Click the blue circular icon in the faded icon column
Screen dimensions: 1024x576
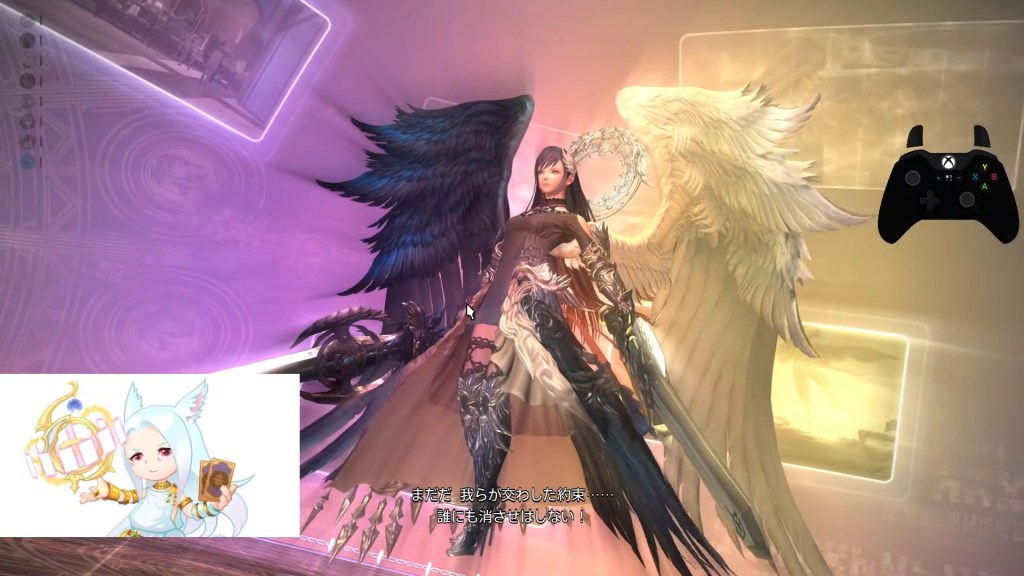(x=28, y=160)
